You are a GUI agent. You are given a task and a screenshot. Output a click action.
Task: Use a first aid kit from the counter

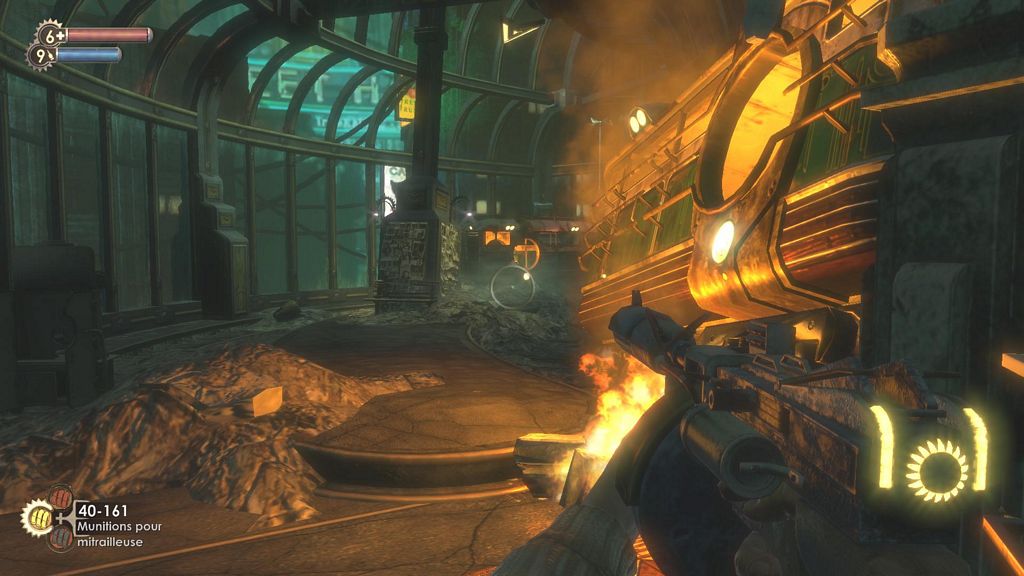pyautogui.click(x=48, y=35)
